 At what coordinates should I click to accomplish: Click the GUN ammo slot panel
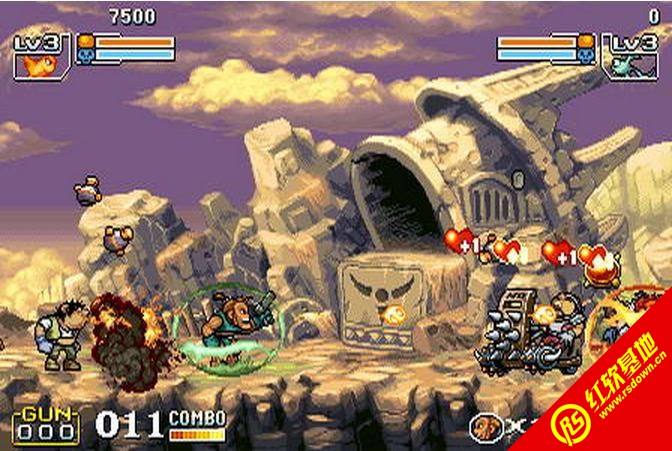[45, 424]
